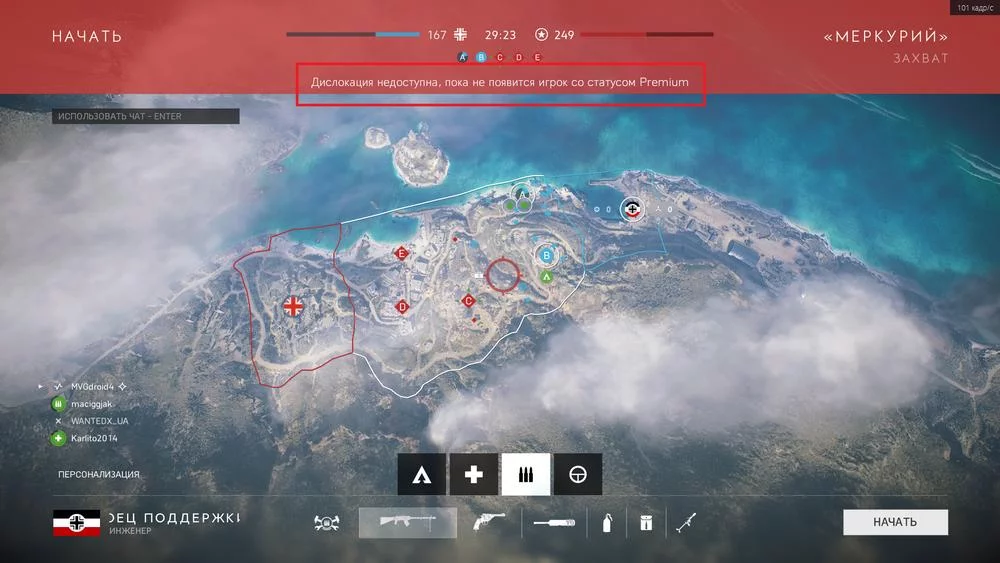Select the club melee weapon slot

[x=554, y=522]
